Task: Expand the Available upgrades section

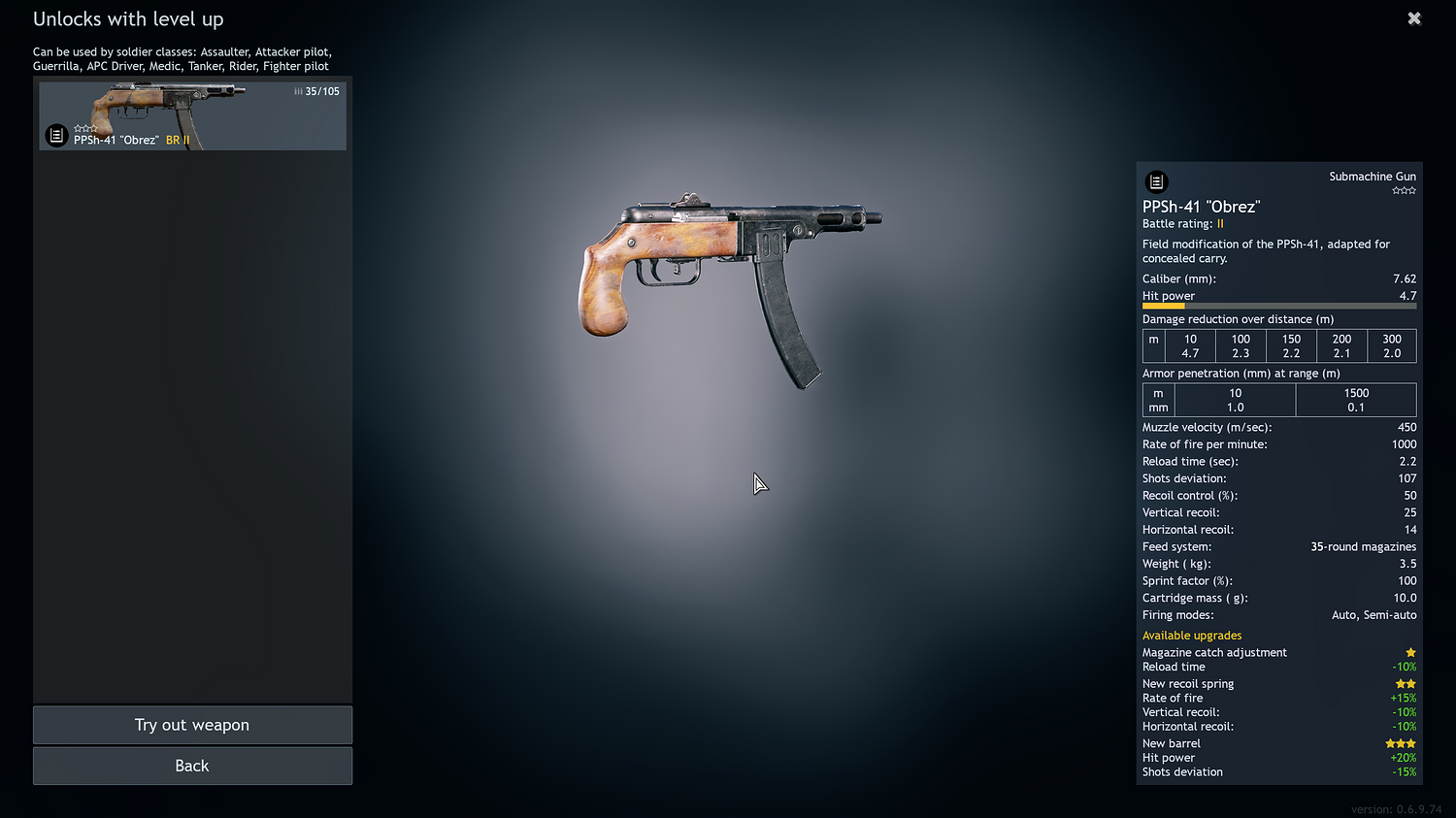Action: (x=1192, y=635)
